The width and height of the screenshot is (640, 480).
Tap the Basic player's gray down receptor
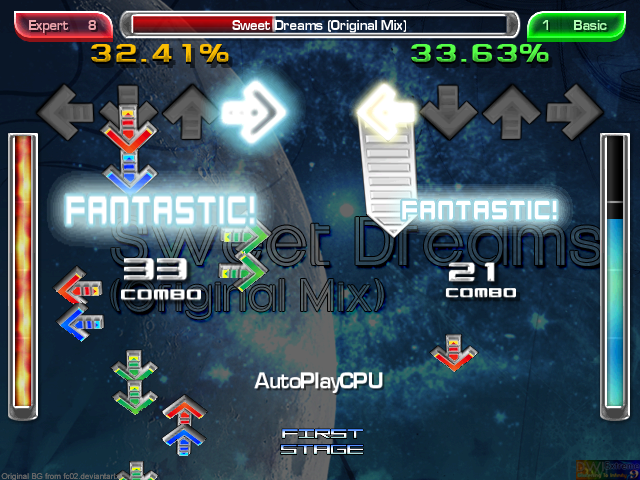pos(449,112)
